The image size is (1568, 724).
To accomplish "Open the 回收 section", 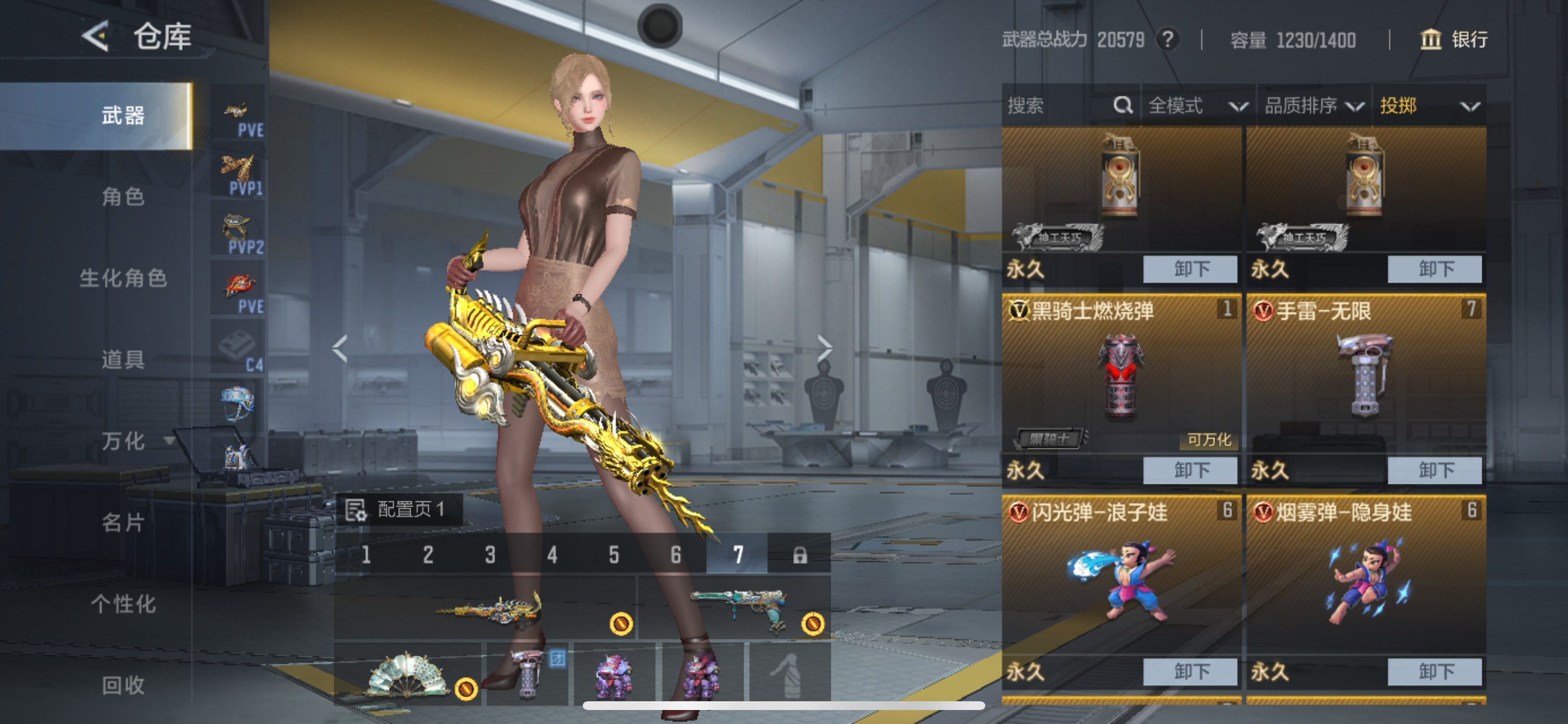I will tap(123, 685).
